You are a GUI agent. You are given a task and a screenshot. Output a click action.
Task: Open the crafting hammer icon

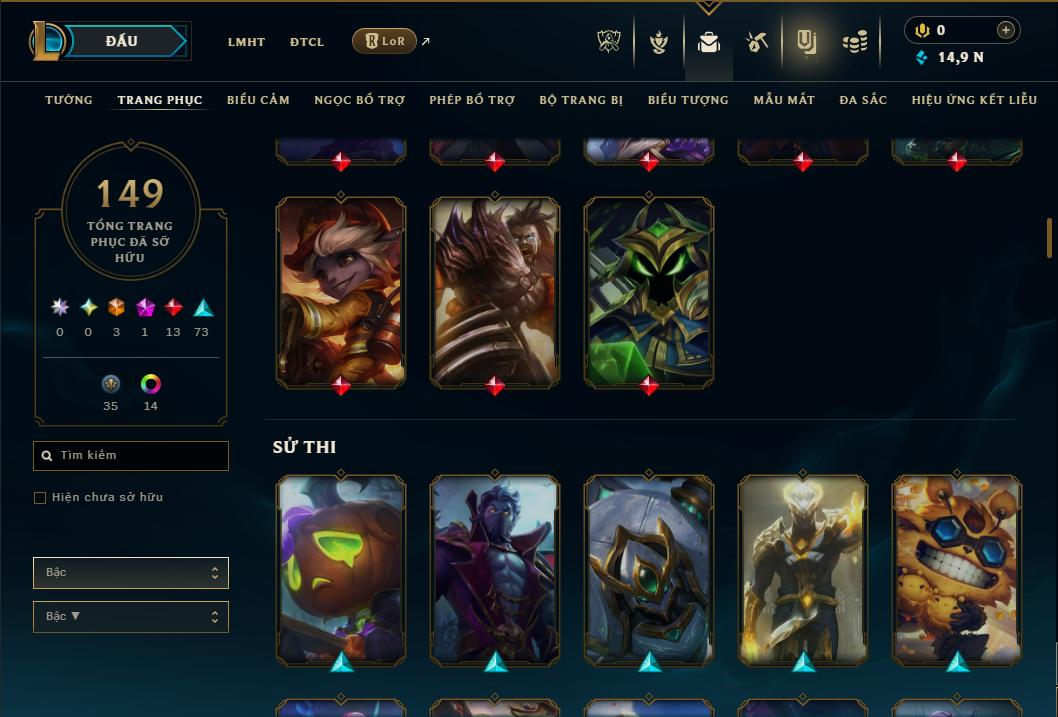tap(757, 42)
